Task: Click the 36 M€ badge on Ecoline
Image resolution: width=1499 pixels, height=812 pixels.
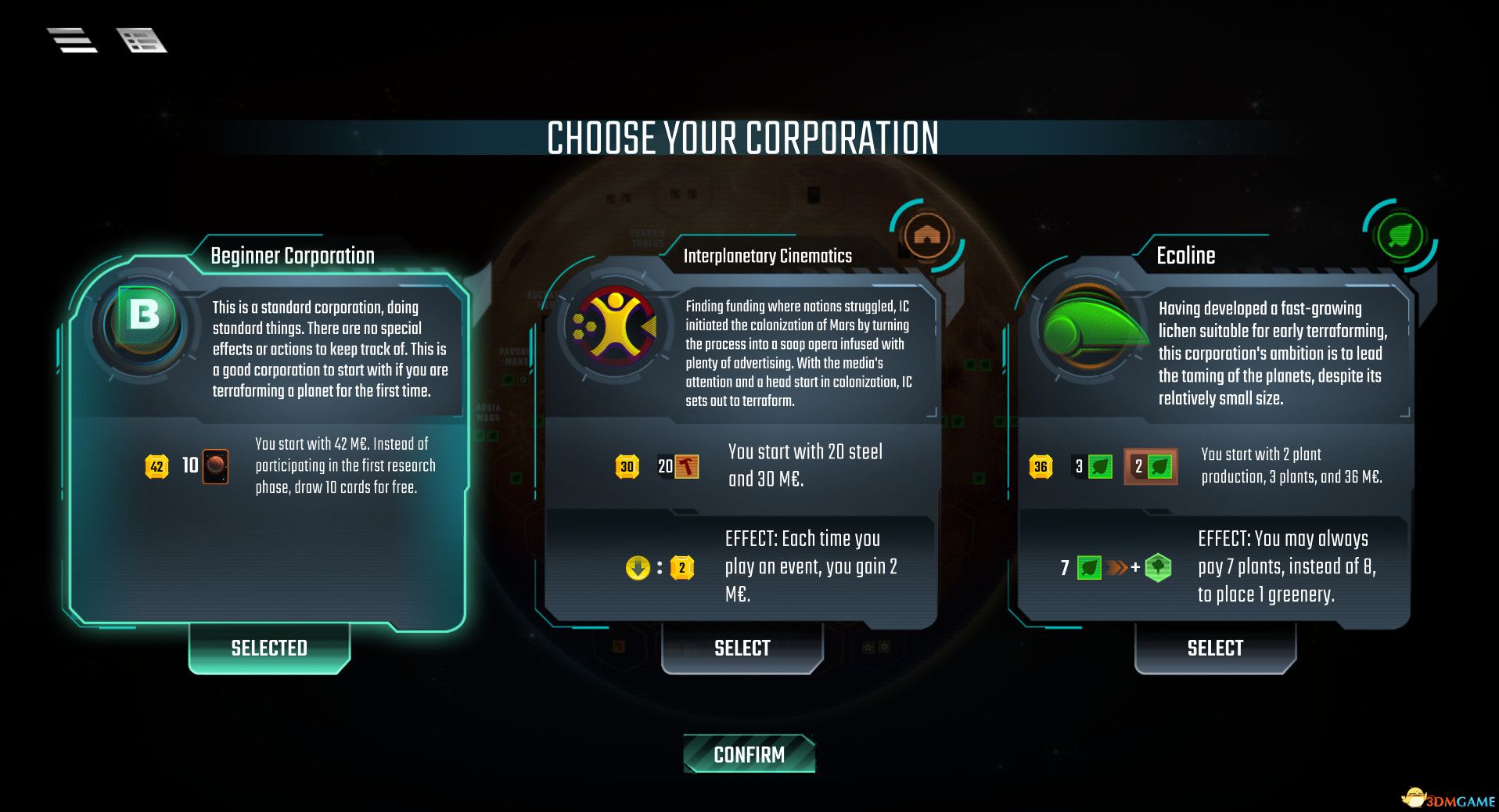Action: coord(1041,465)
